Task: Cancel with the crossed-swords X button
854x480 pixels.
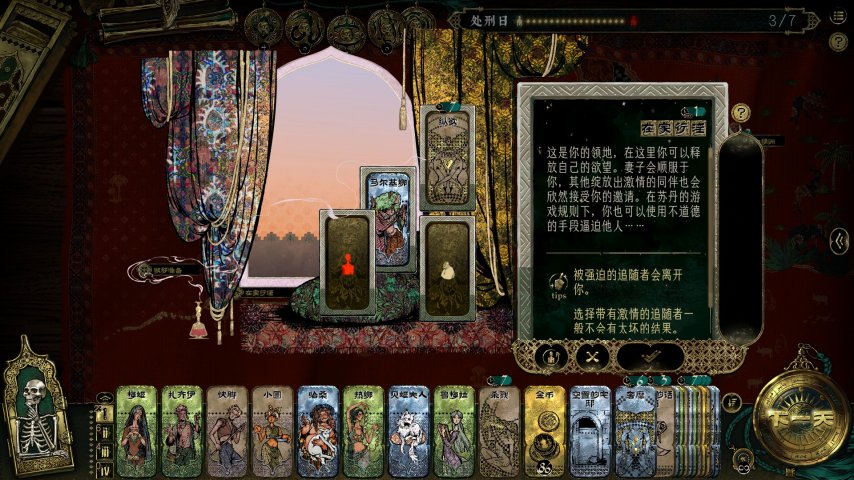Action: [x=592, y=356]
